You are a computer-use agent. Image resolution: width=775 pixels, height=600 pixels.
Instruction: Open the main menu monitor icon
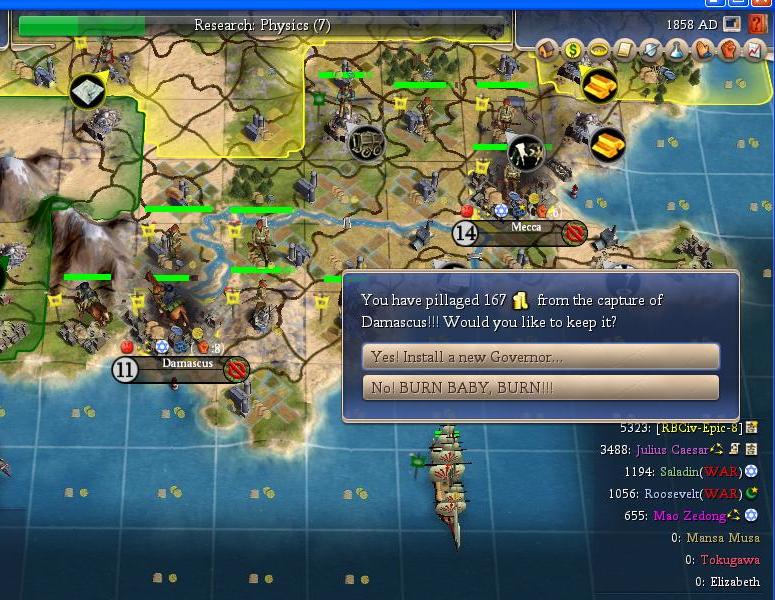[733, 24]
